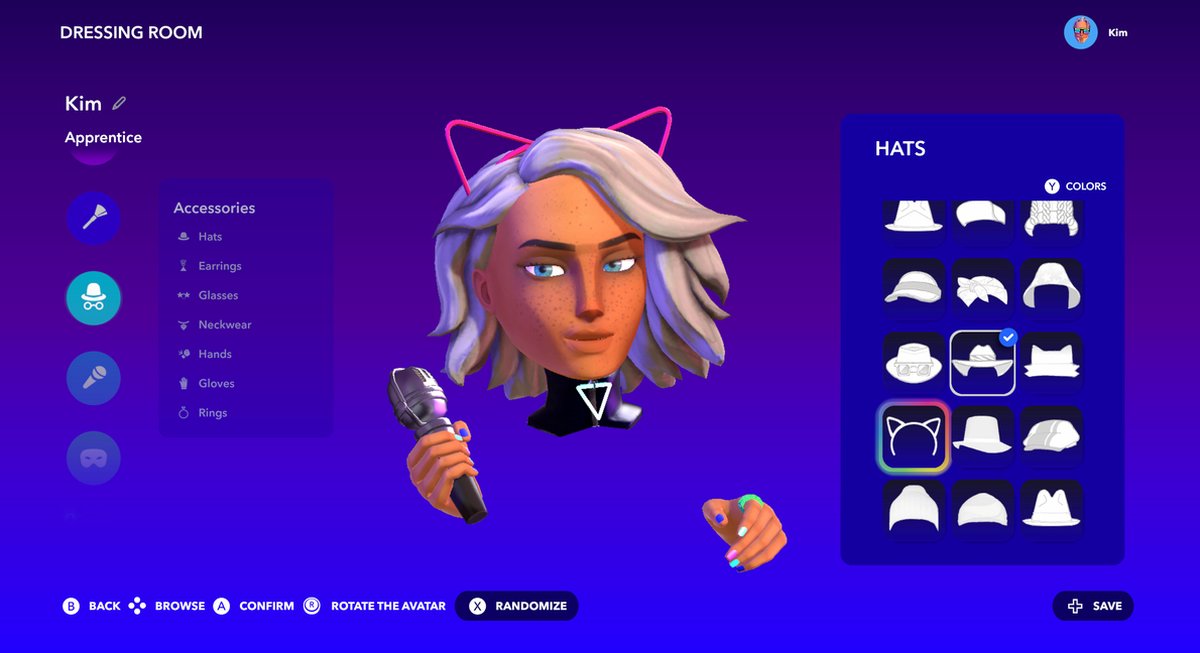Switch to the mask category icon

point(94,458)
